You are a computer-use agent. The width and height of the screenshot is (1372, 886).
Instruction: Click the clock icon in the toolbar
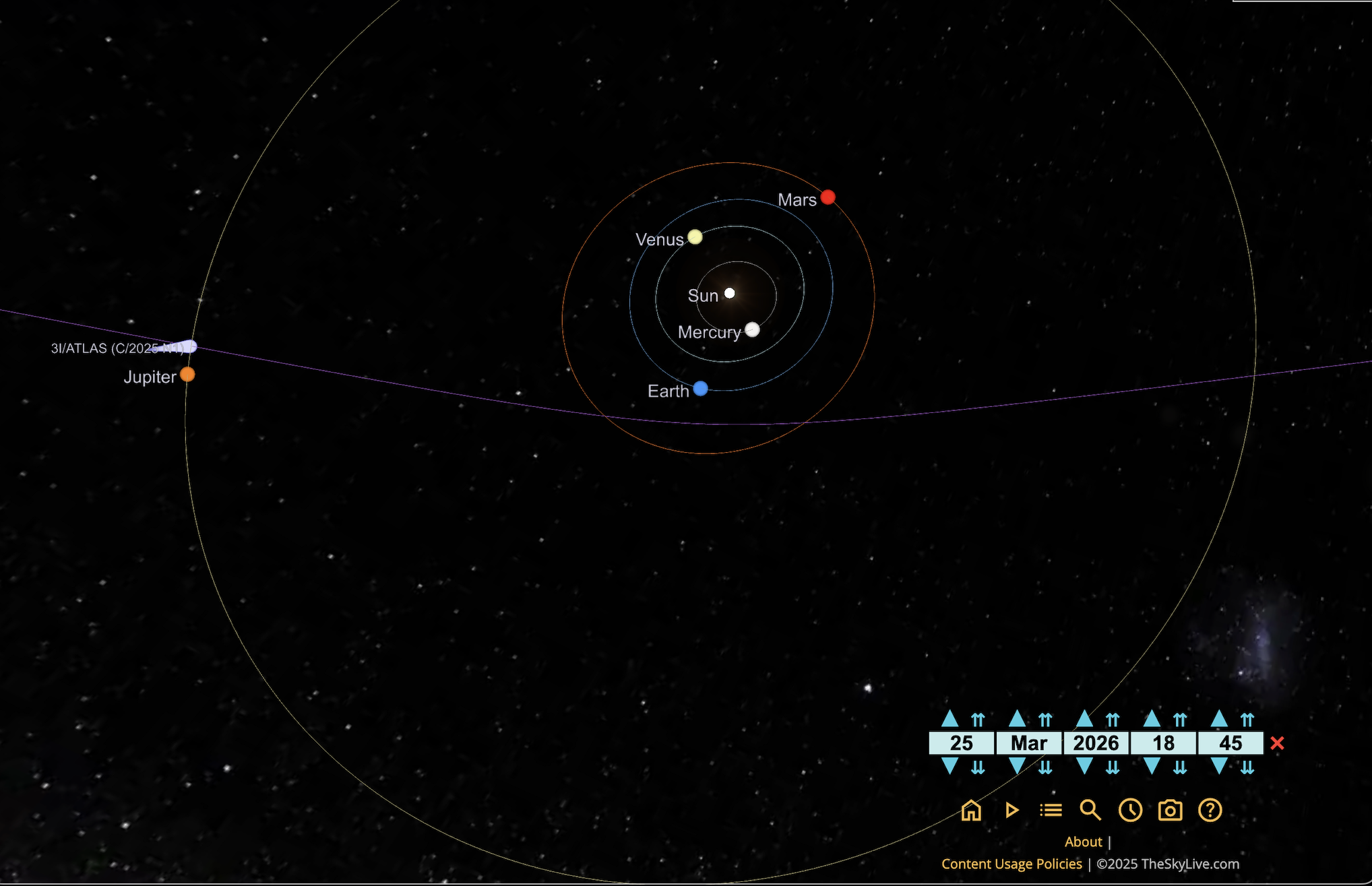[1130, 810]
